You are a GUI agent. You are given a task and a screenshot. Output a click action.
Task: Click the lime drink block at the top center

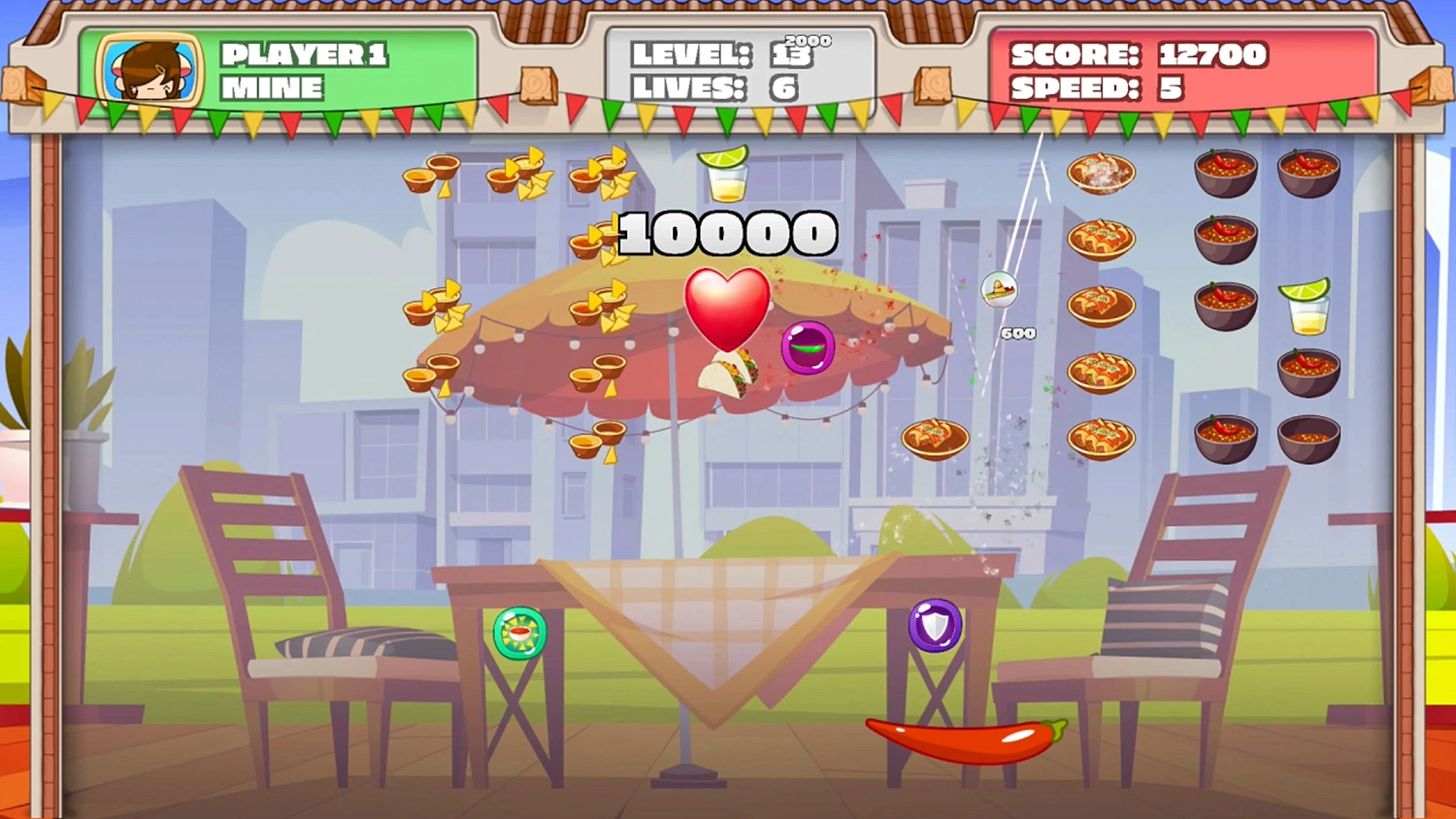pyautogui.click(x=725, y=175)
